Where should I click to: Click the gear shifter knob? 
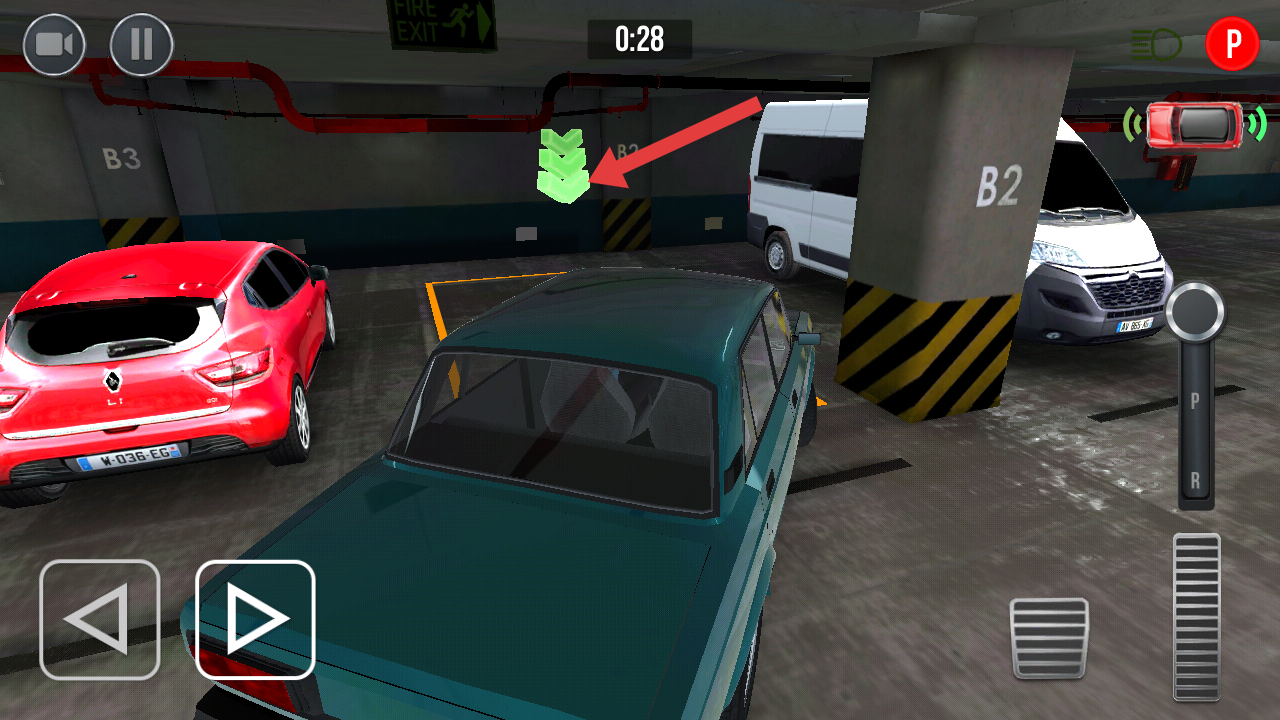[x=1195, y=312]
